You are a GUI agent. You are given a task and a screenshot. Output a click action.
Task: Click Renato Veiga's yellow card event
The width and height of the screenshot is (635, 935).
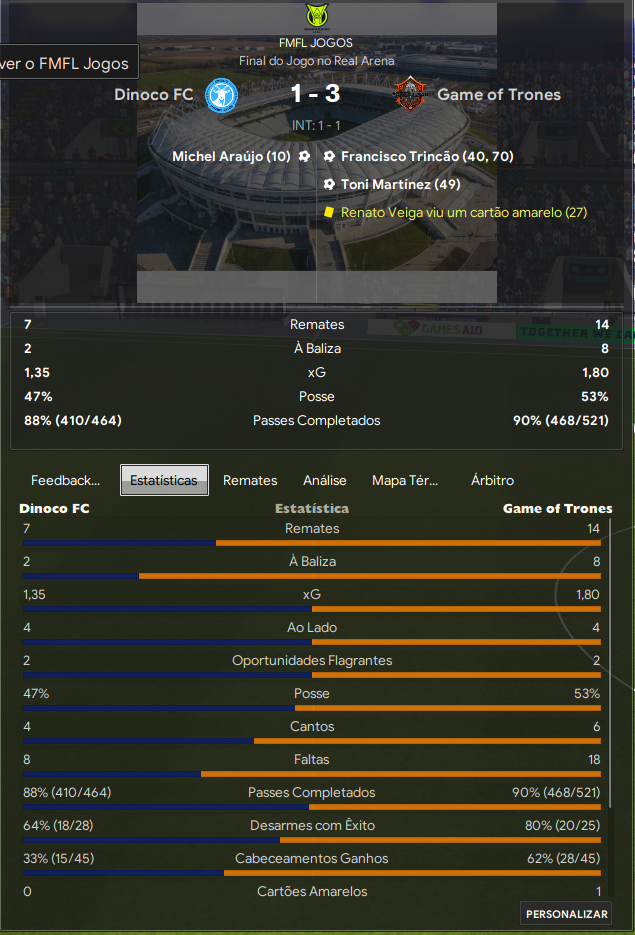click(x=463, y=212)
